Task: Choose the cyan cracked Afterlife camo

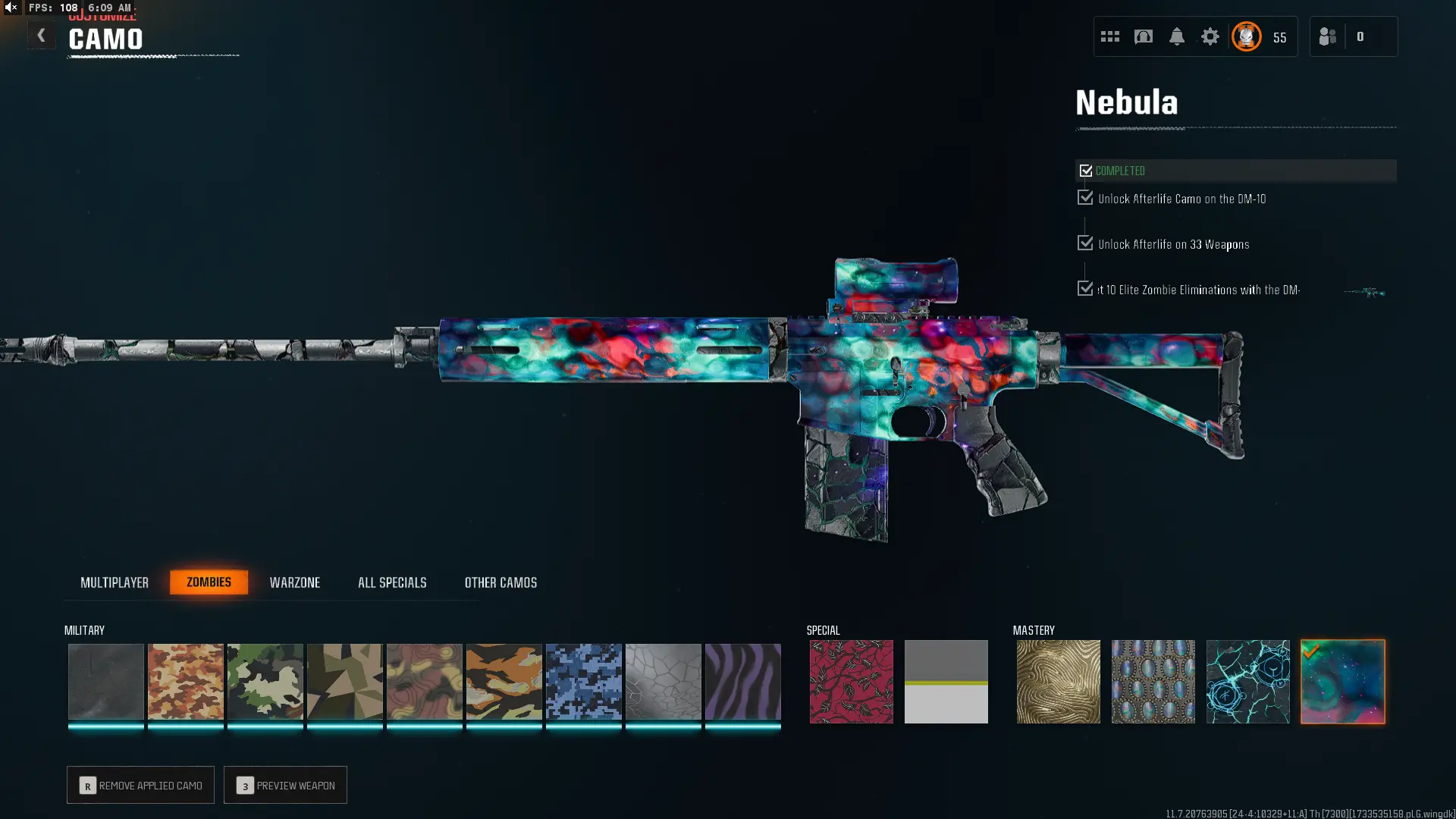Action: pos(1247,681)
